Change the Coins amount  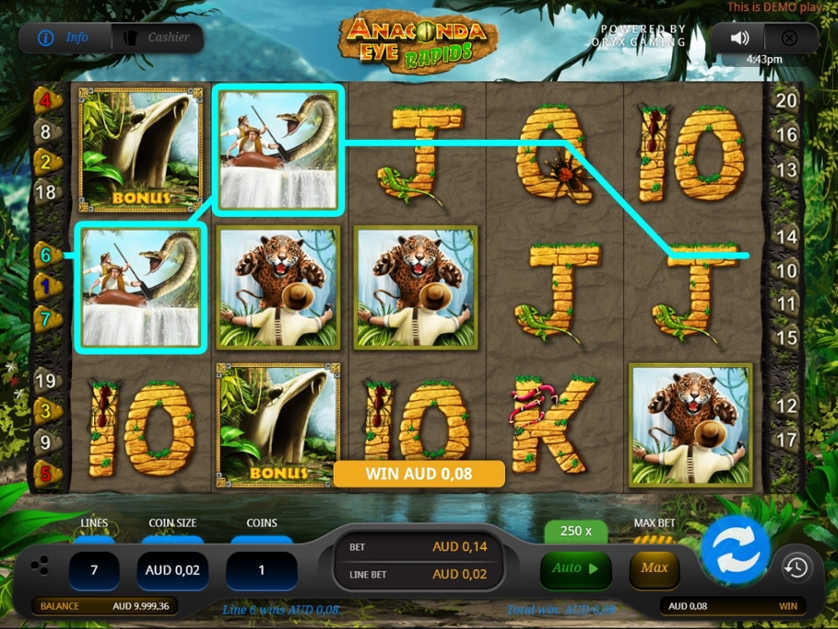(261, 570)
